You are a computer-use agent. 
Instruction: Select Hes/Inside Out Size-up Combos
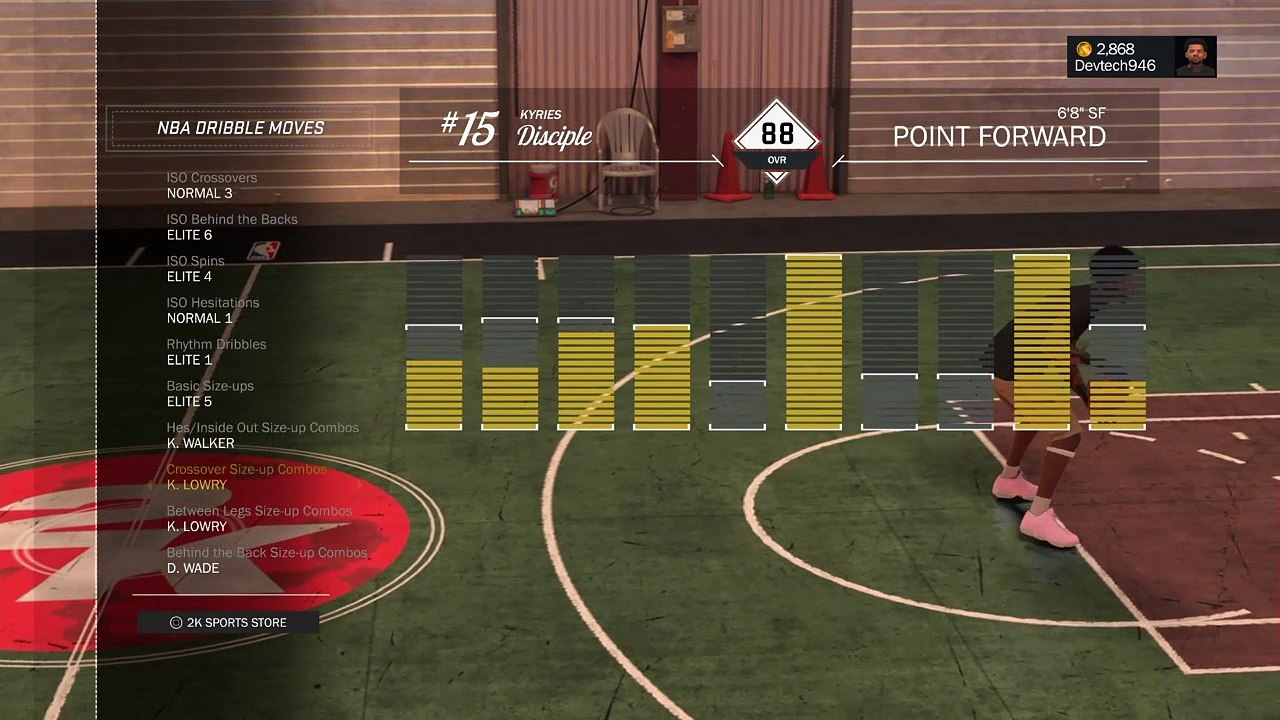coord(262,435)
